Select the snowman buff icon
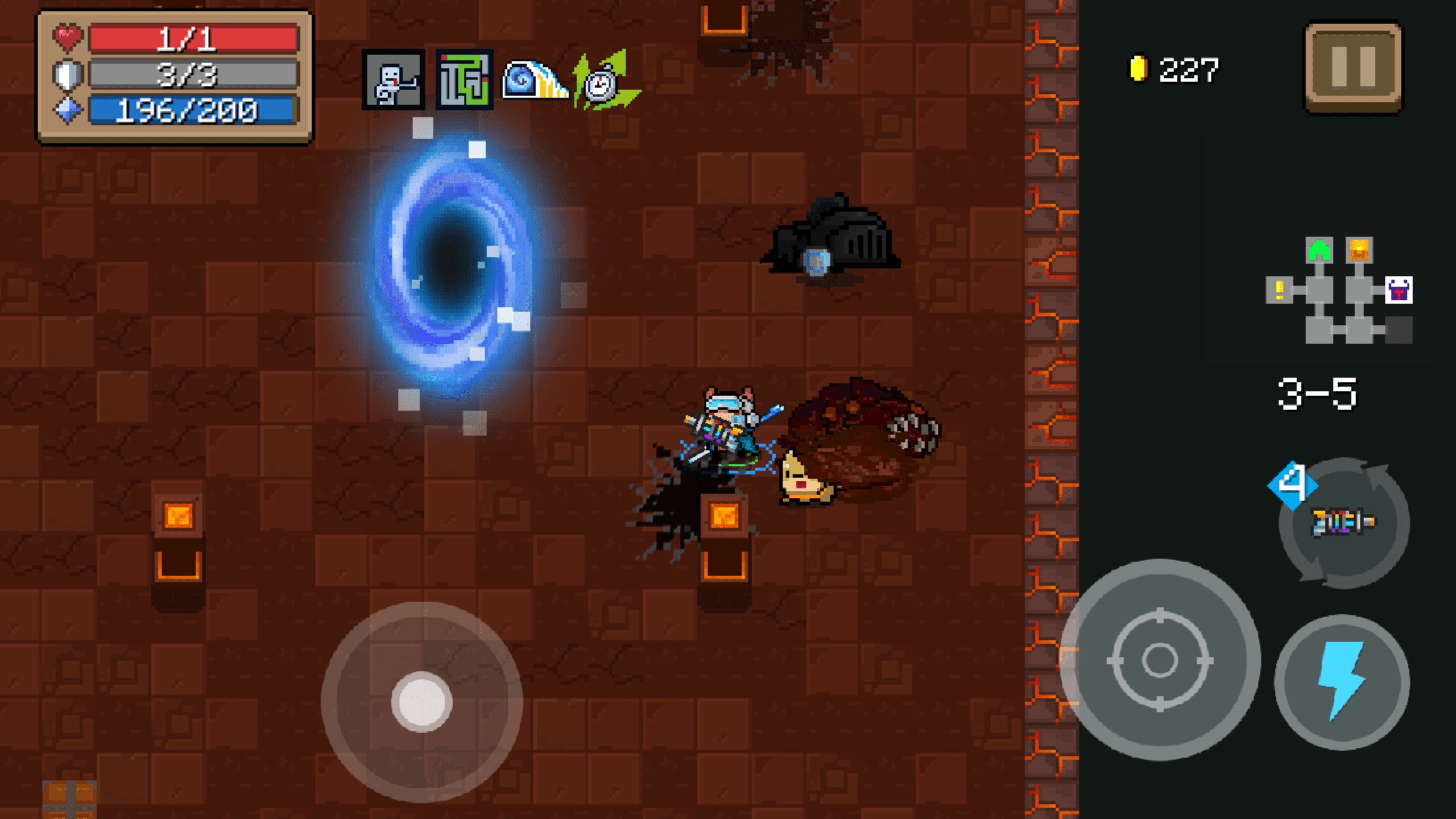 pos(394,80)
